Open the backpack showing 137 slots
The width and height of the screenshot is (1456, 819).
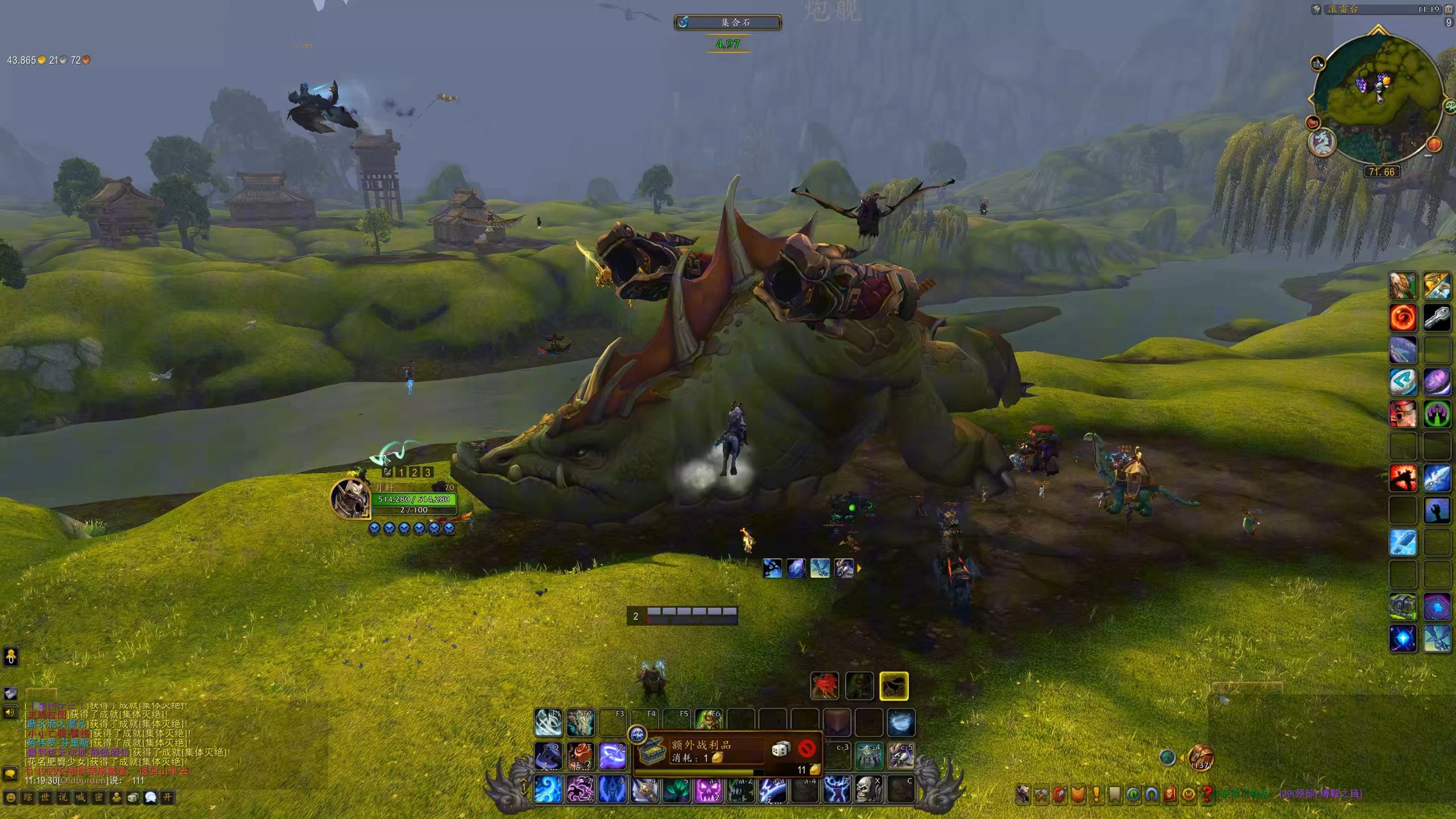point(1201,757)
